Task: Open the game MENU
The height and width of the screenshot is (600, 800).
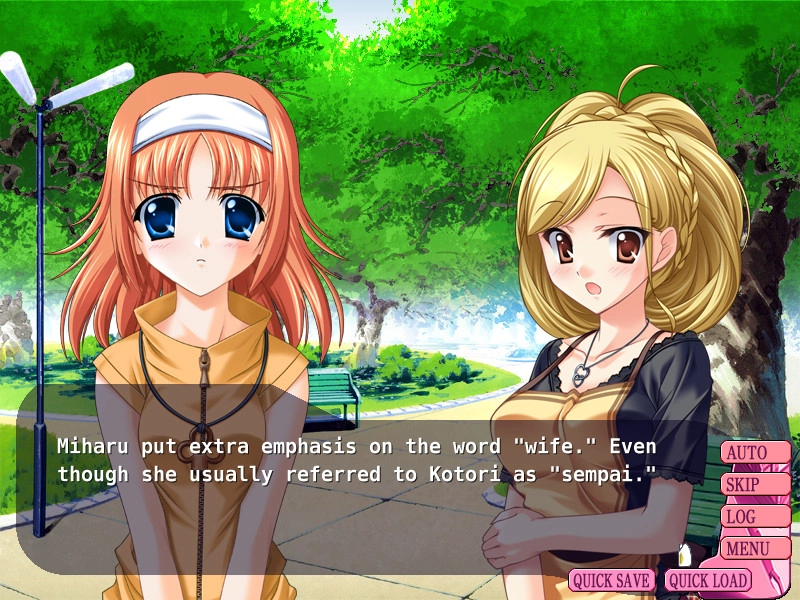Action: pyautogui.click(x=755, y=548)
